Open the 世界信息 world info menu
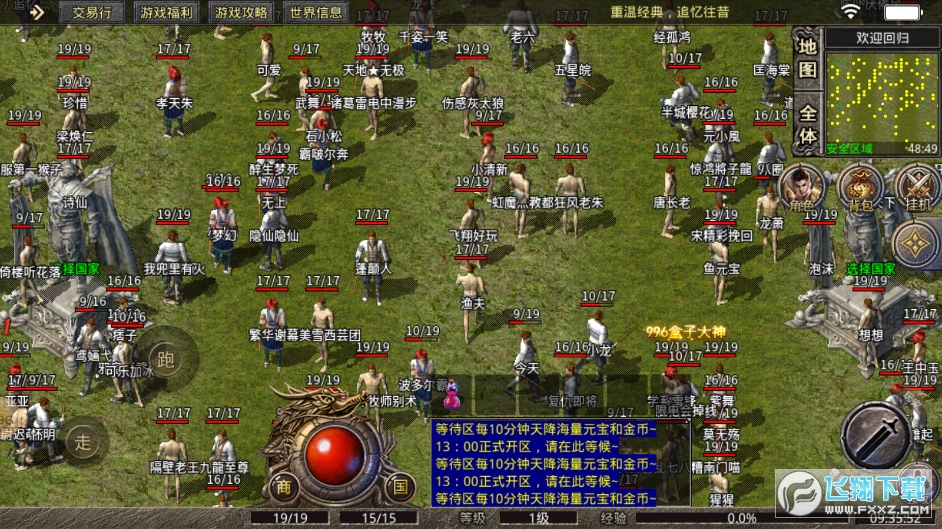942x529 pixels. coord(315,12)
